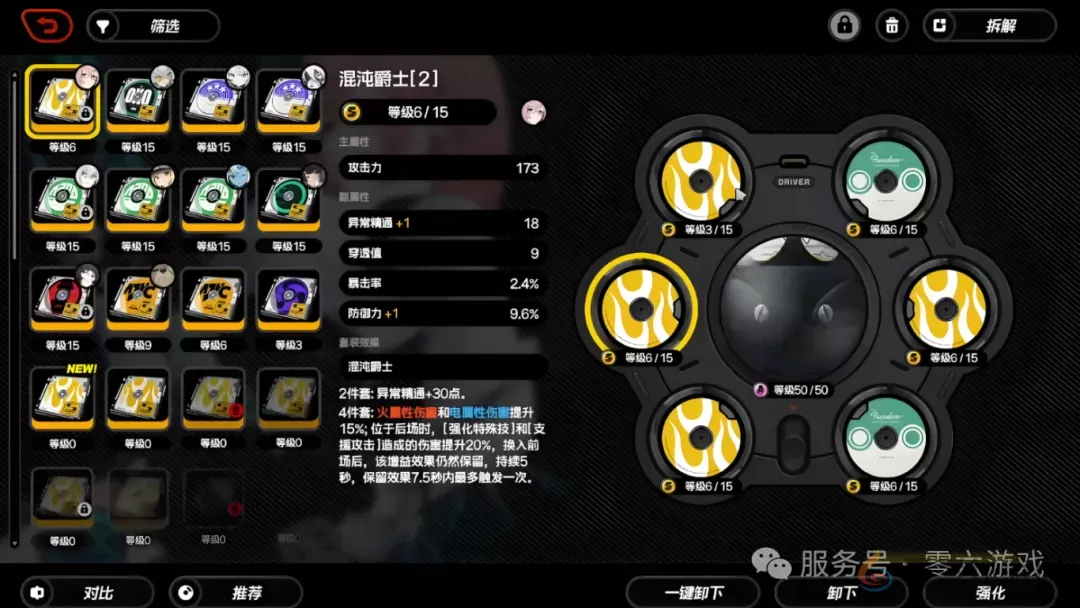
Task: Open the 筛选 filter options
Action: (x=153, y=26)
